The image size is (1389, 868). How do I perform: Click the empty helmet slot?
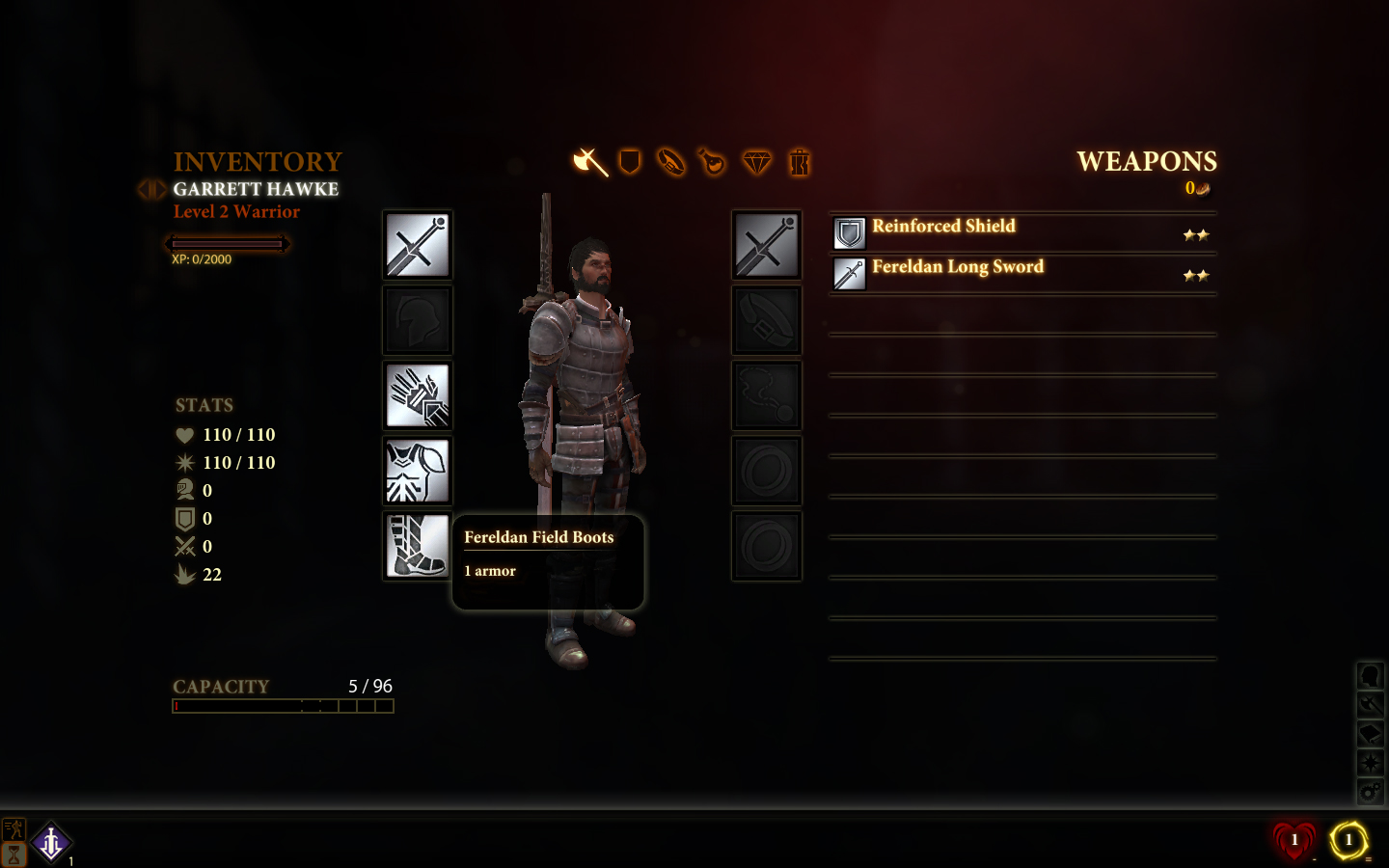click(418, 320)
